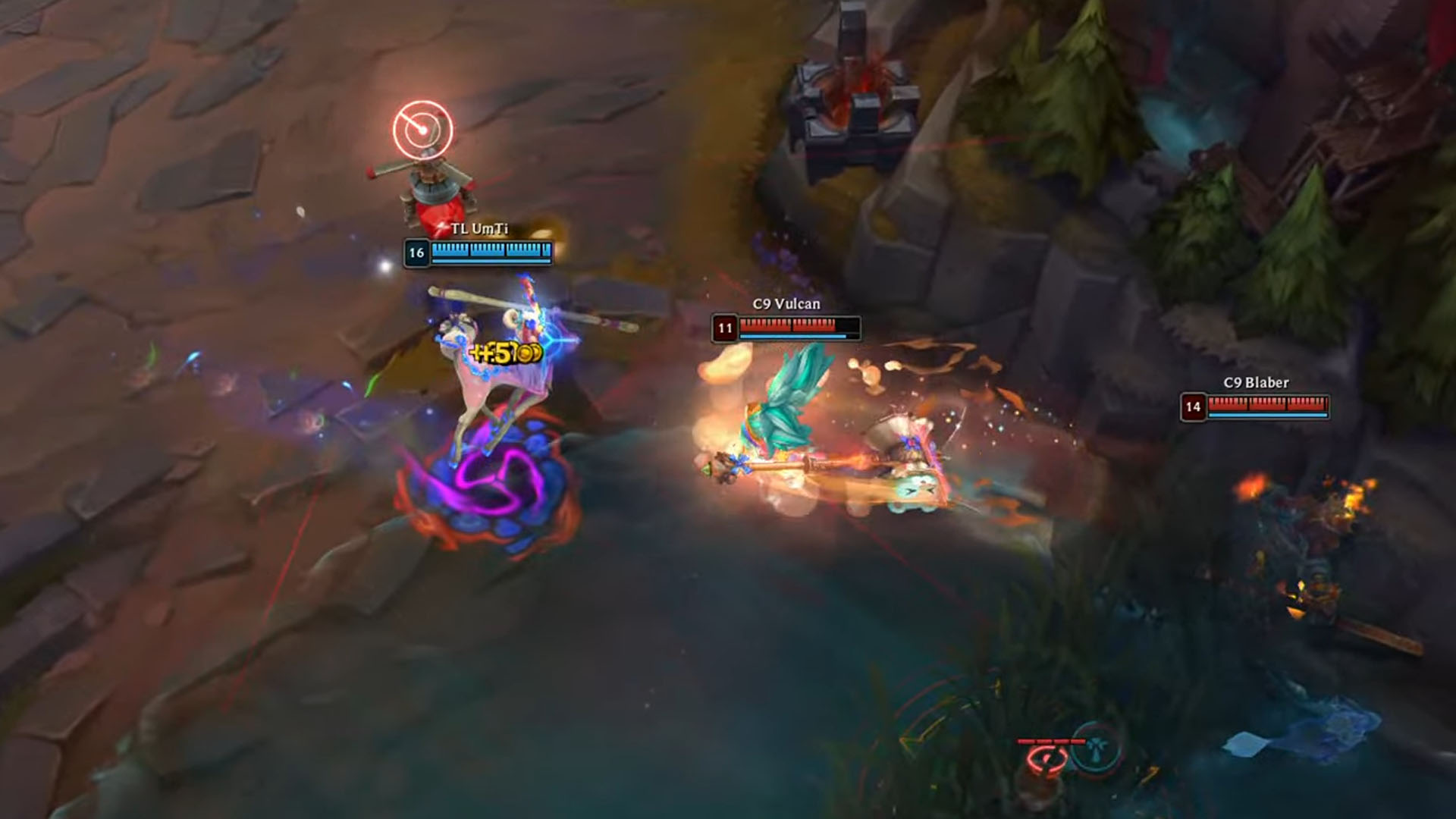Click the red enemy ward indicator ring
1456x819 pixels.
(1048, 758)
